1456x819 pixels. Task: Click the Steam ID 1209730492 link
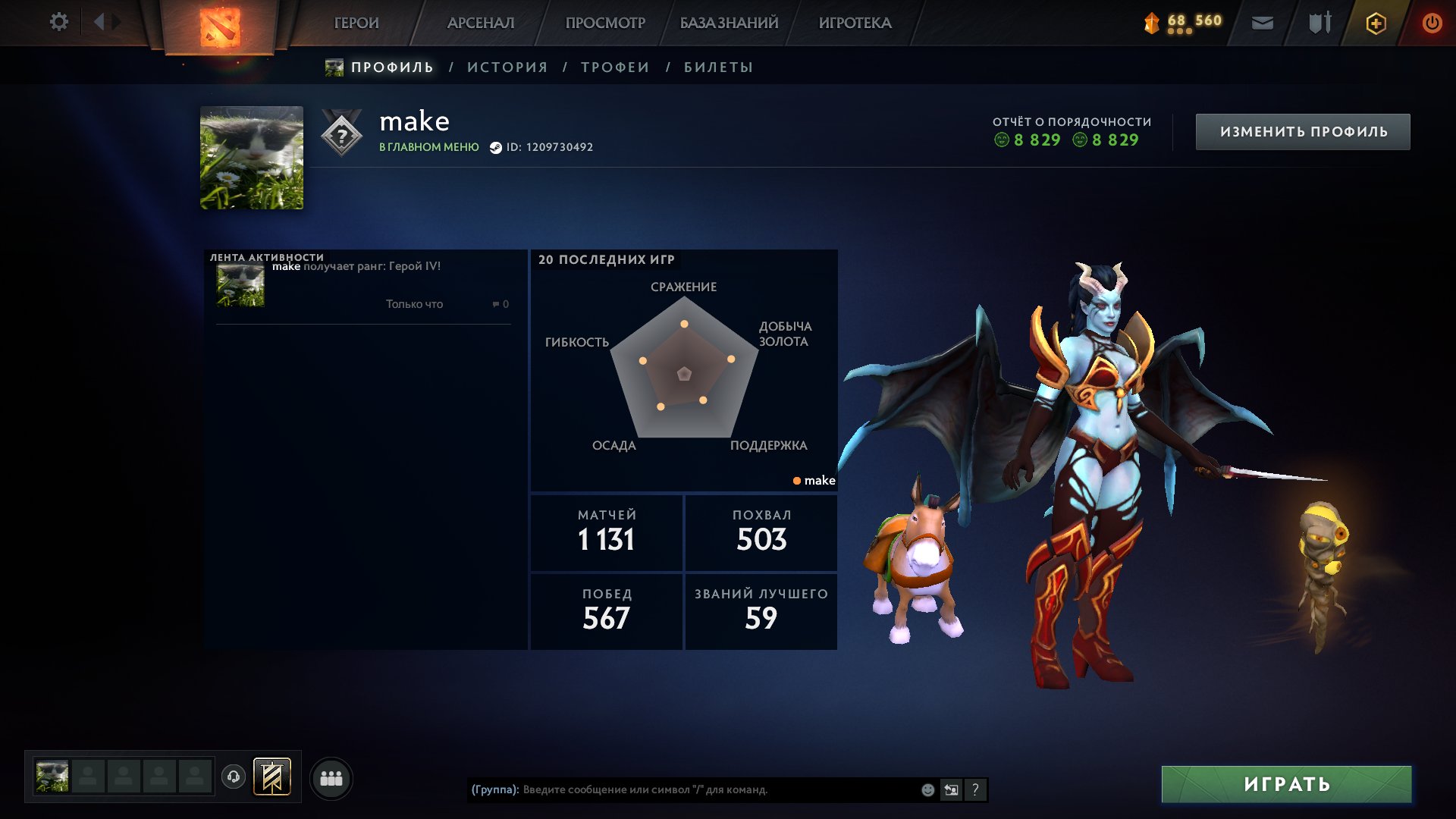546,147
